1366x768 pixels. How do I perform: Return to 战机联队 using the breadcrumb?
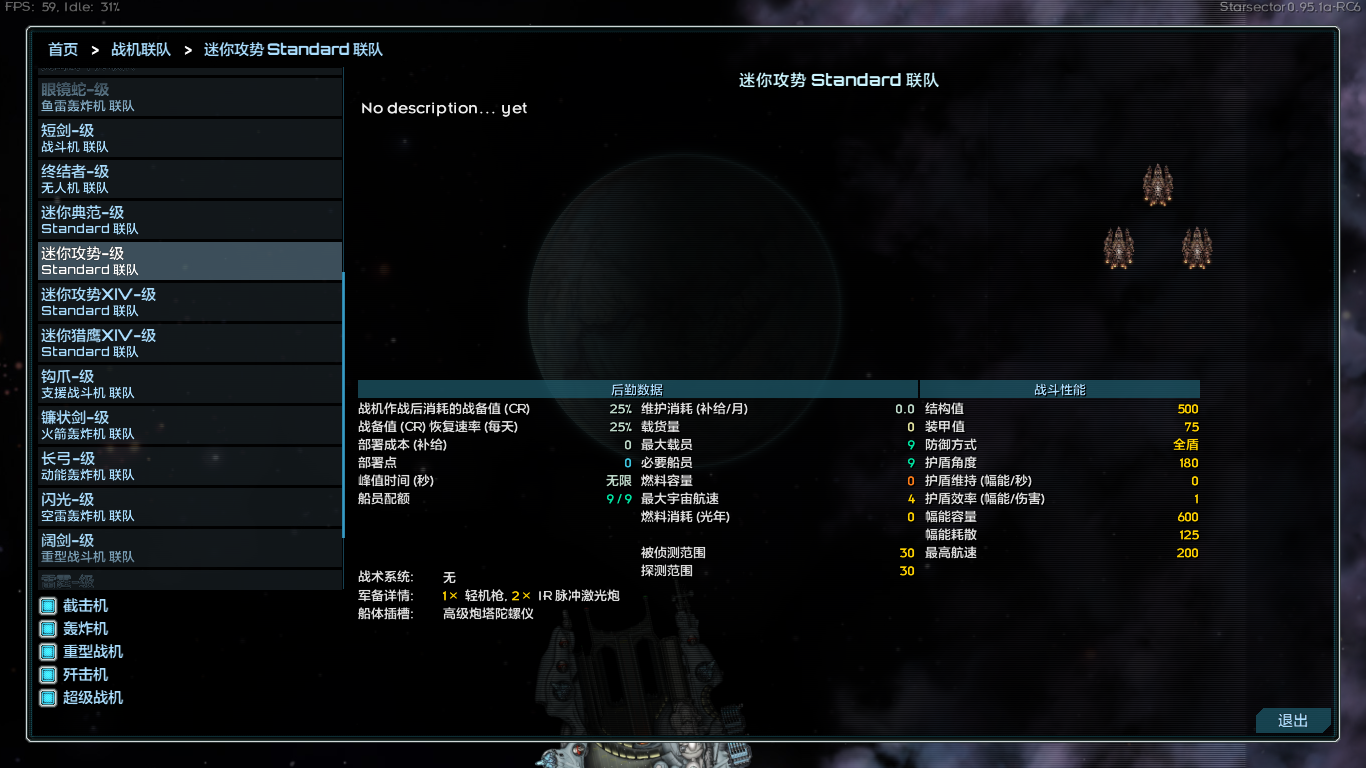tap(139, 48)
